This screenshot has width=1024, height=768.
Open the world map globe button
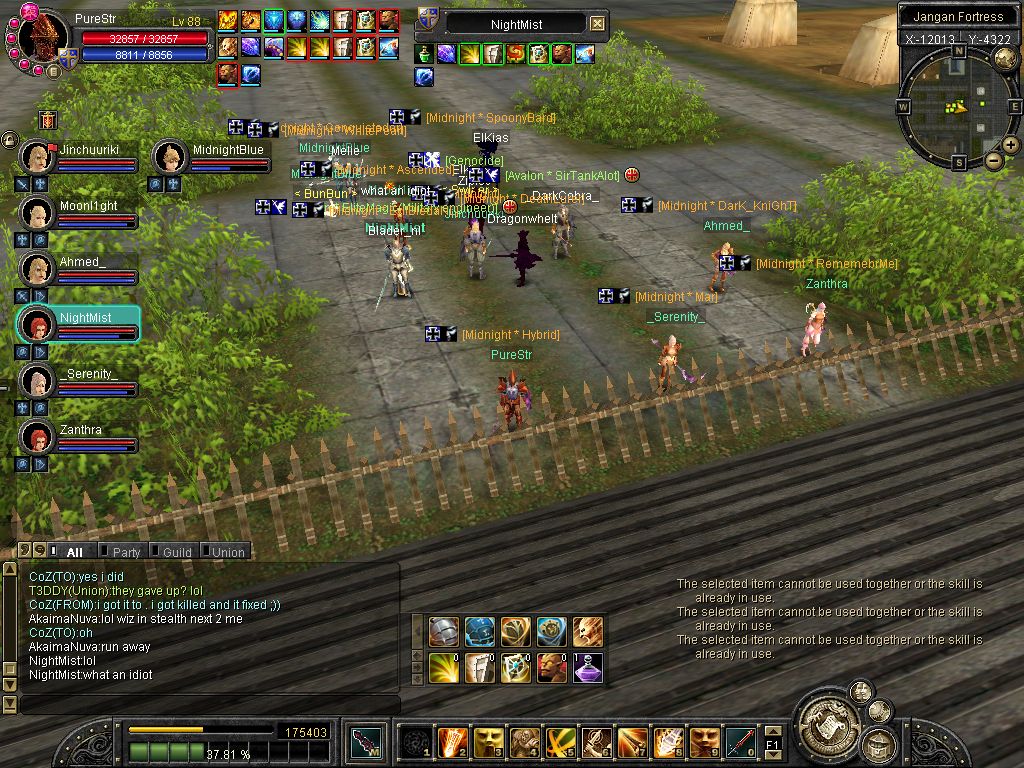click(x=1005, y=59)
